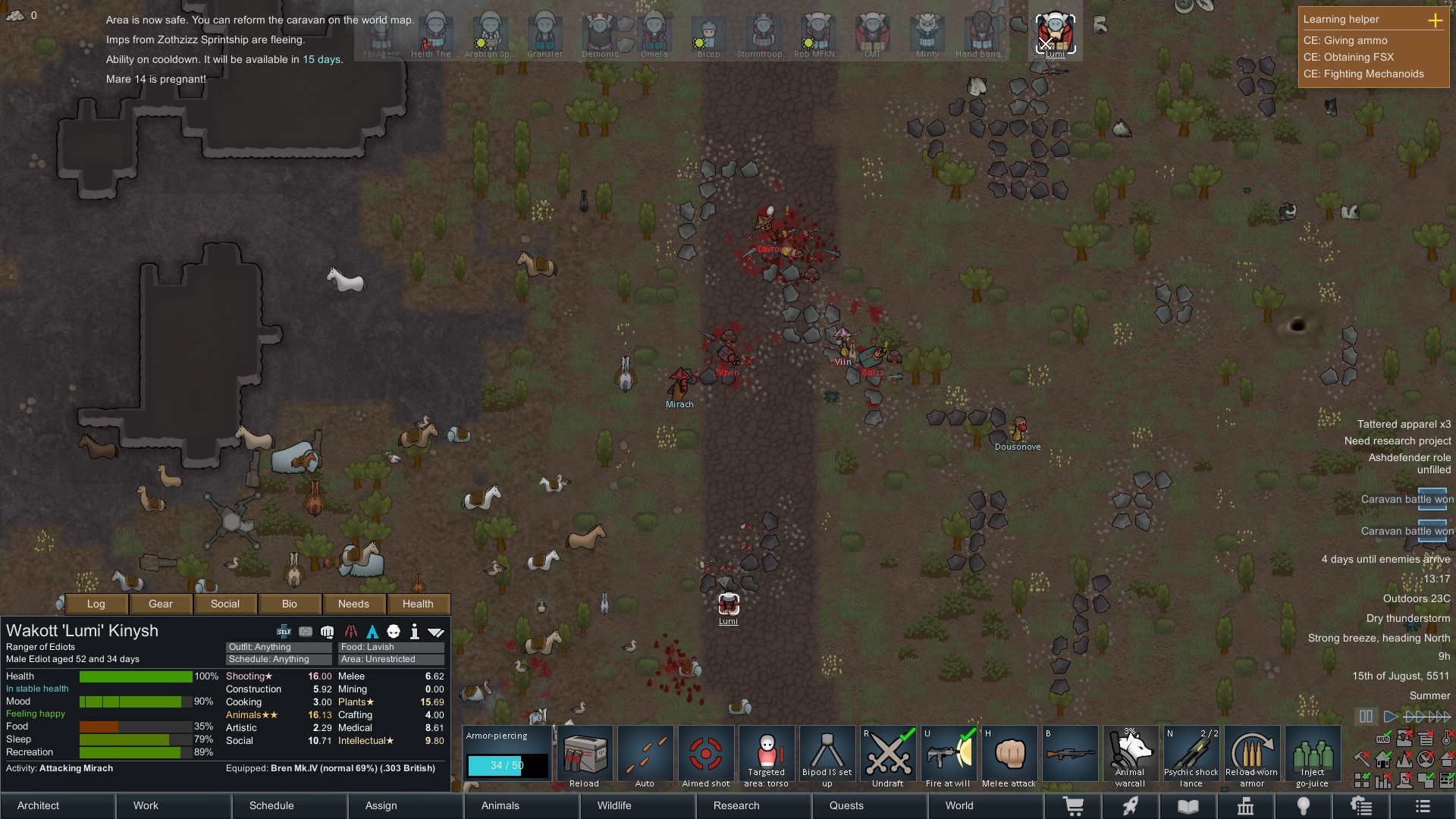Trigger the Psychic shock lance gizmo

pyautogui.click(x=1191, y=753)
